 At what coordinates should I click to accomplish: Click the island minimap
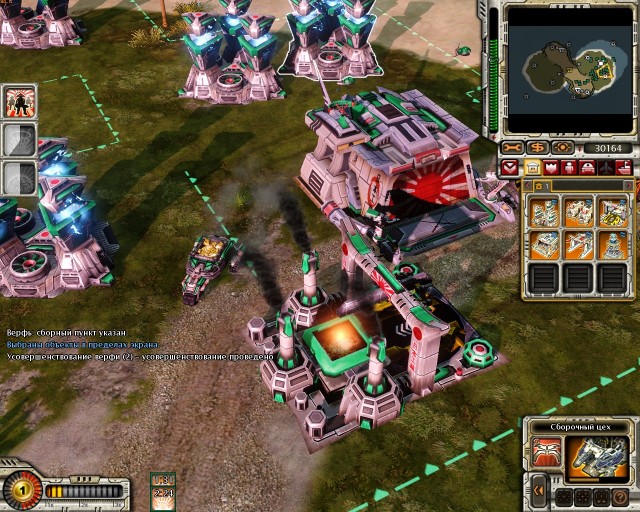567,68
